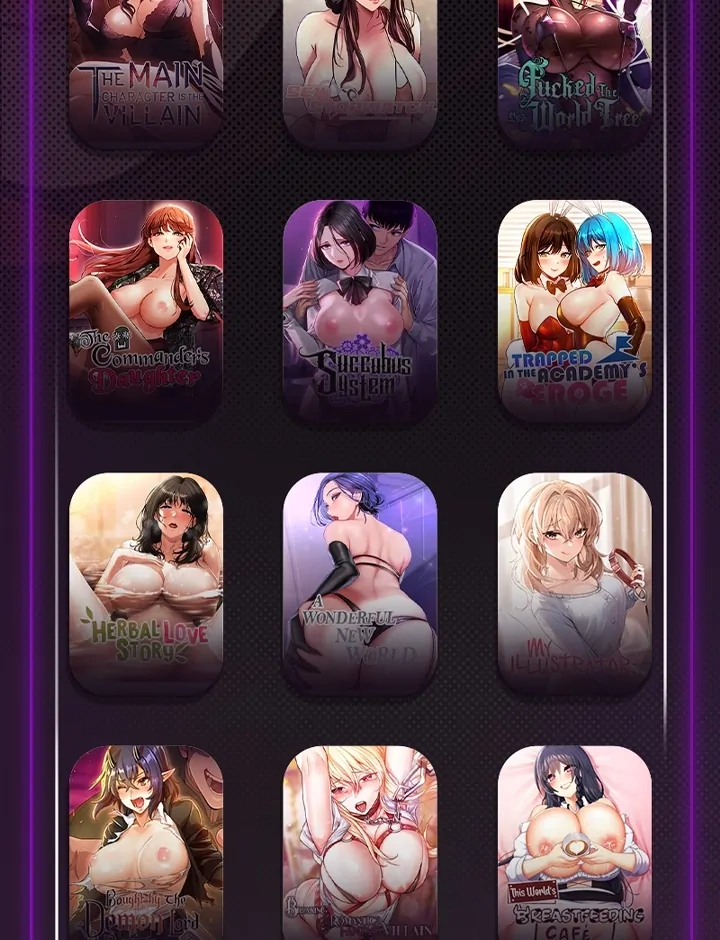Select the World Tree cover thumbnail
Image resolution: width=720 pixels, height=940 pixels.
tap(574, 70)
